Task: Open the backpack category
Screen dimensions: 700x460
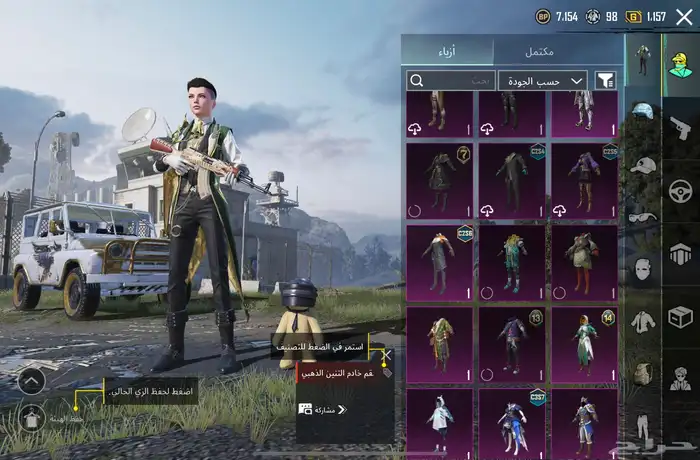Action: click(x=642, y=373)
